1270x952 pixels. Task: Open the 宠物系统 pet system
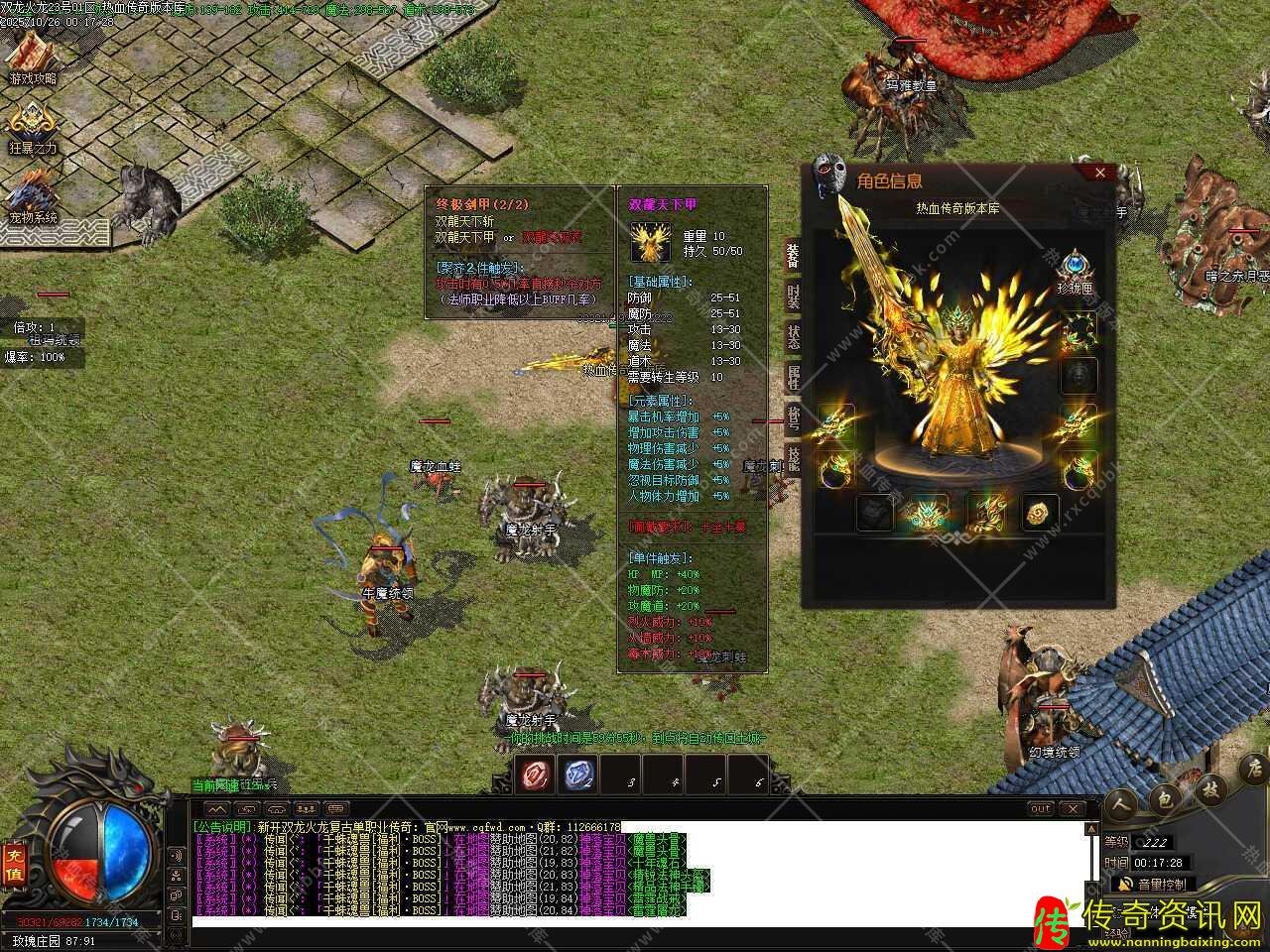33,196
